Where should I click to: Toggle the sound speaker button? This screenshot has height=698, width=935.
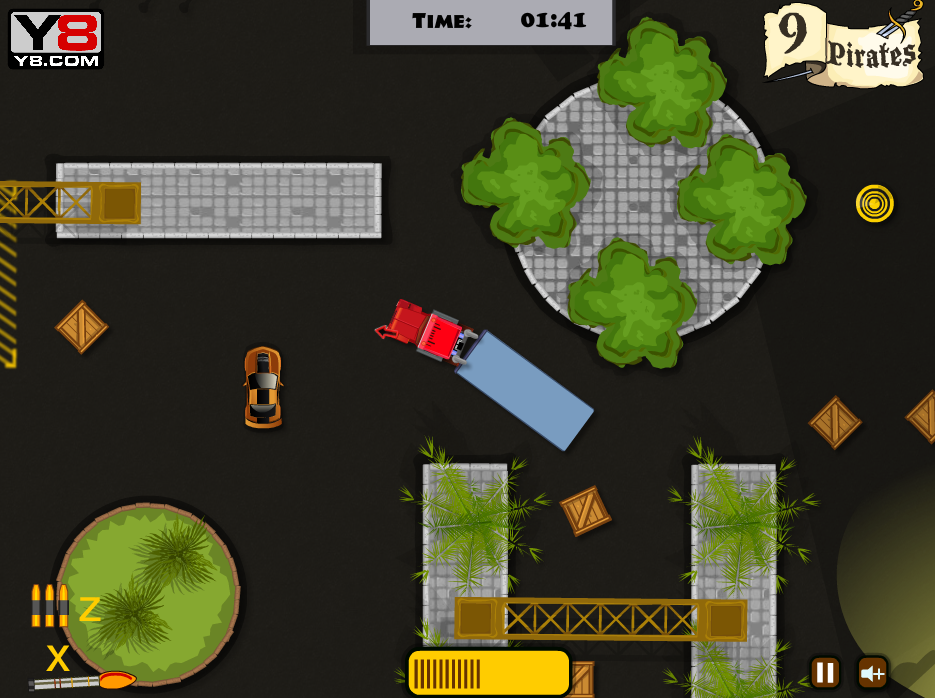pos(872,672)
